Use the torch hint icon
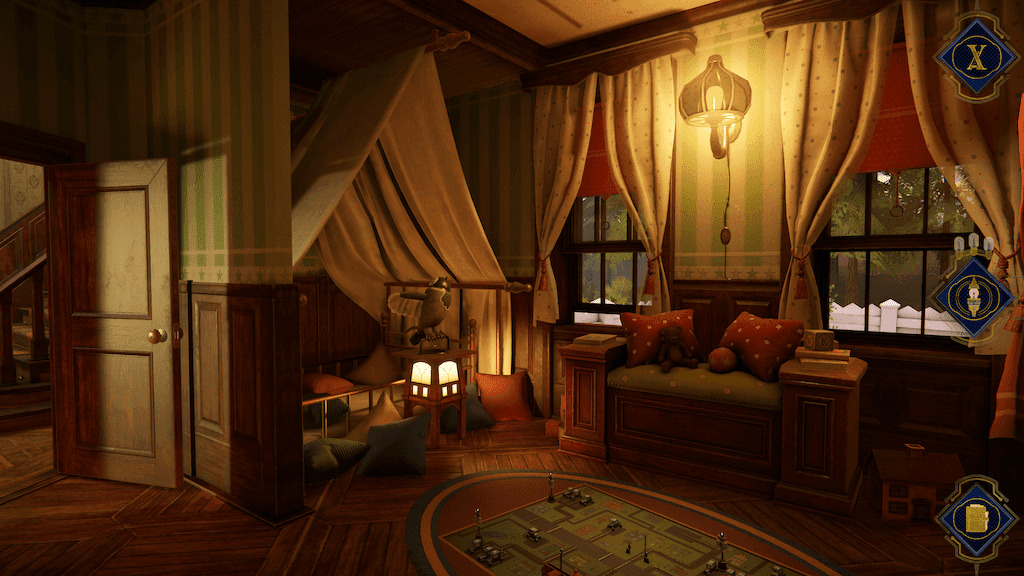The image size is (1024, 576). coord(973,297)
